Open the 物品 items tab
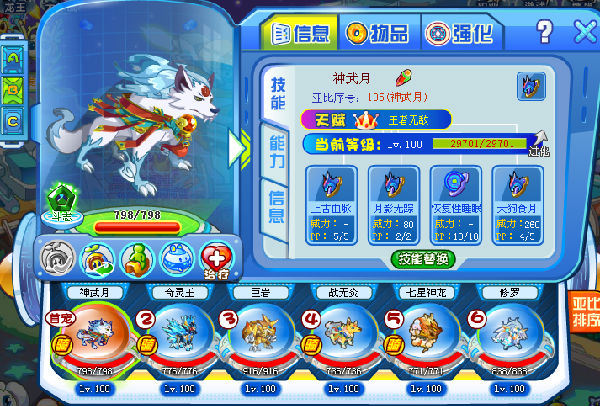Image resolution: width=600 pixels, height=406 pixels. [x=378, y=33]
